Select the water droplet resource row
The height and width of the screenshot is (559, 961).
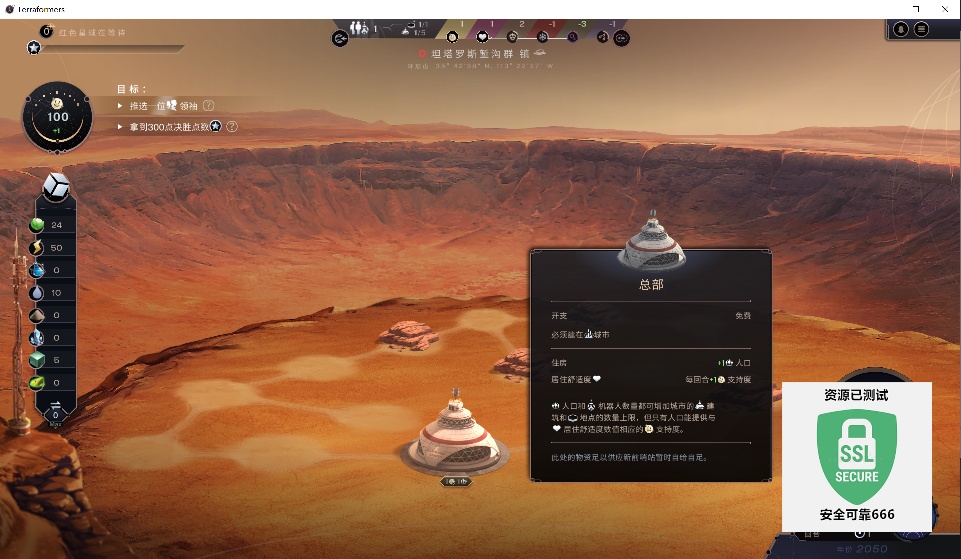(x=39, y=293)
